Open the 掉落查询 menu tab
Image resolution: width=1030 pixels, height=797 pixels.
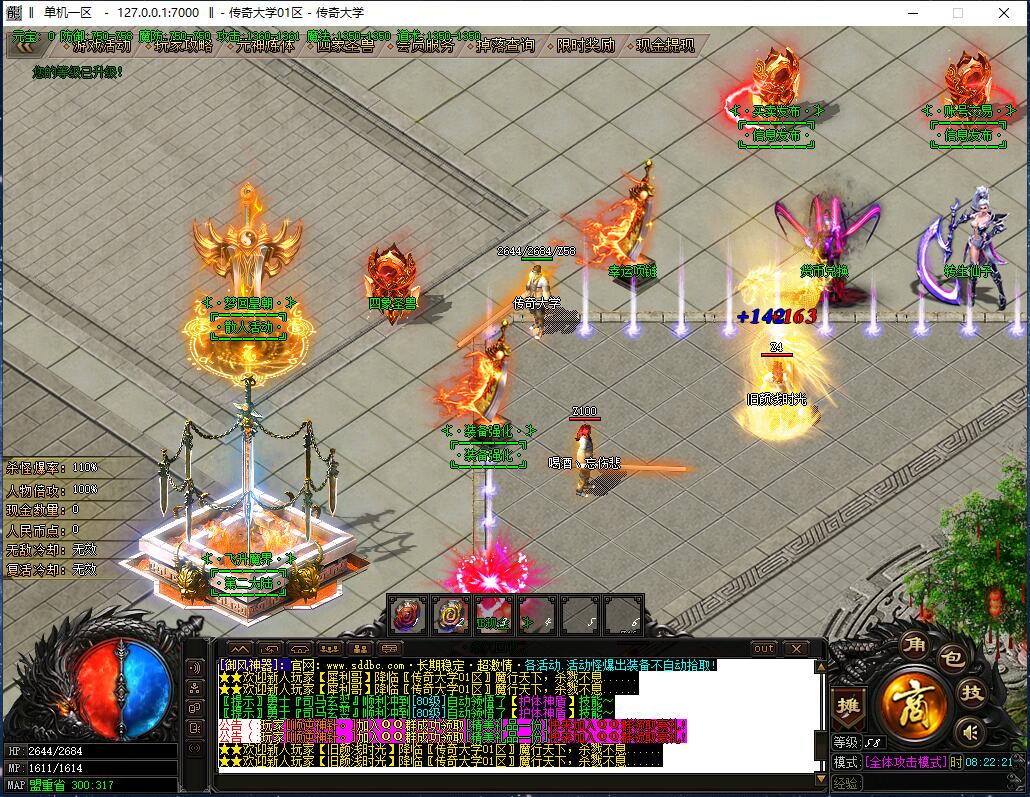click(505, 46)
